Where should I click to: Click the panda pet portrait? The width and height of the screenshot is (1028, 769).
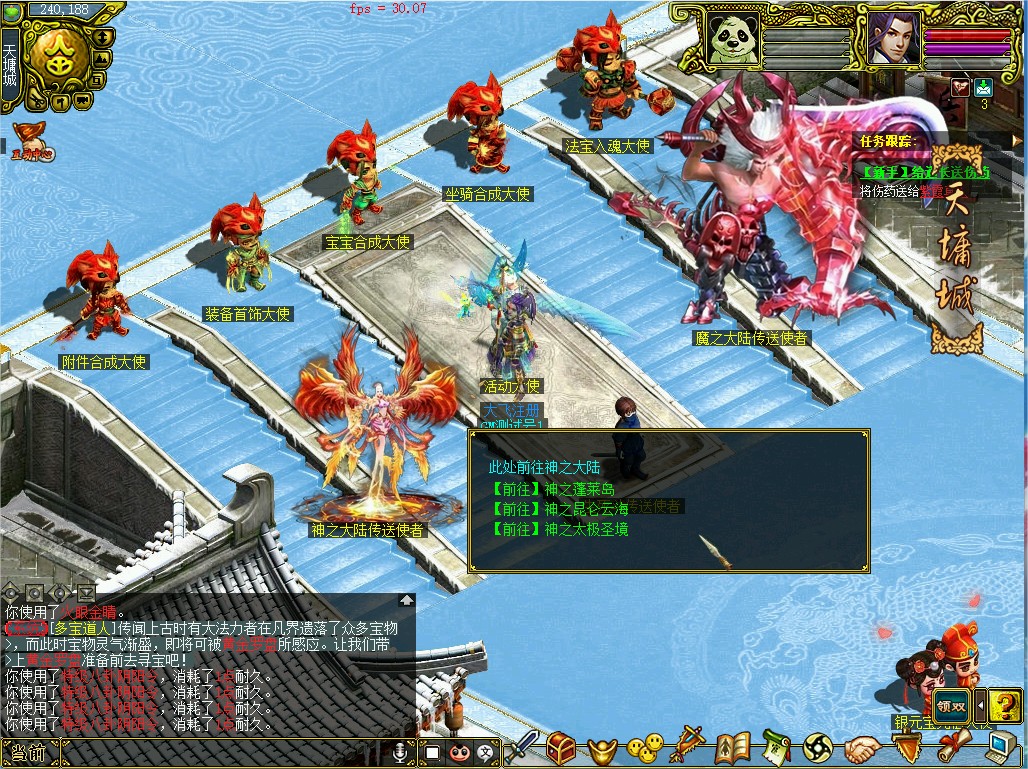(732, 38)
